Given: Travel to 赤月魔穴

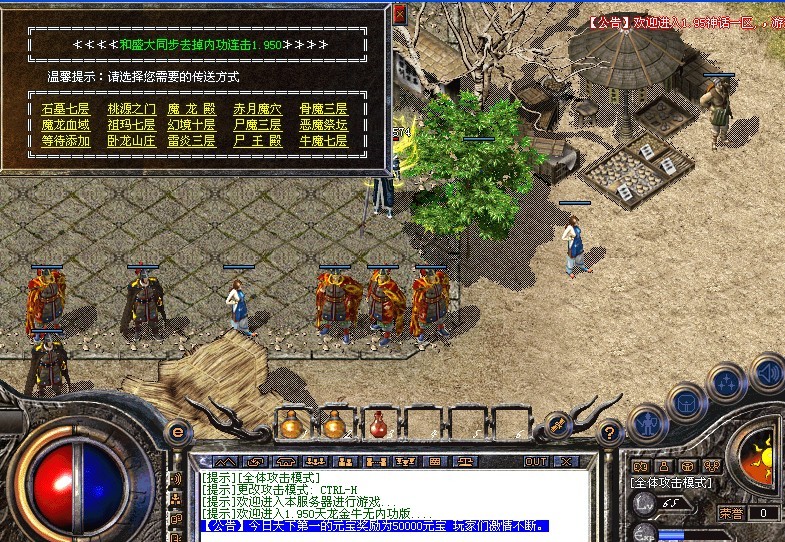Looking at the screenshot, I should point(257,108).
